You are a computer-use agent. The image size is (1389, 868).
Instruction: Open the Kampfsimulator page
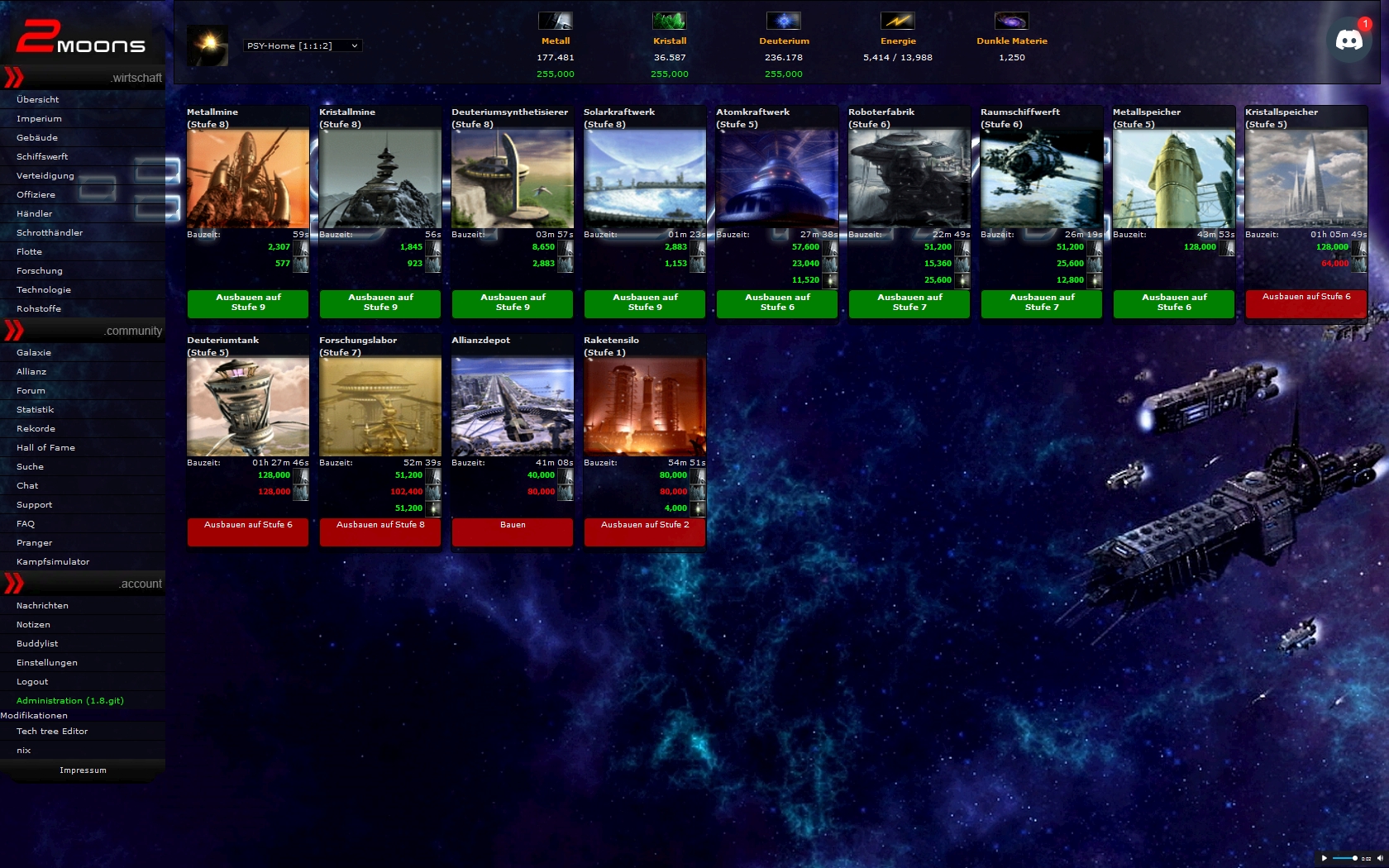[53, 561]
